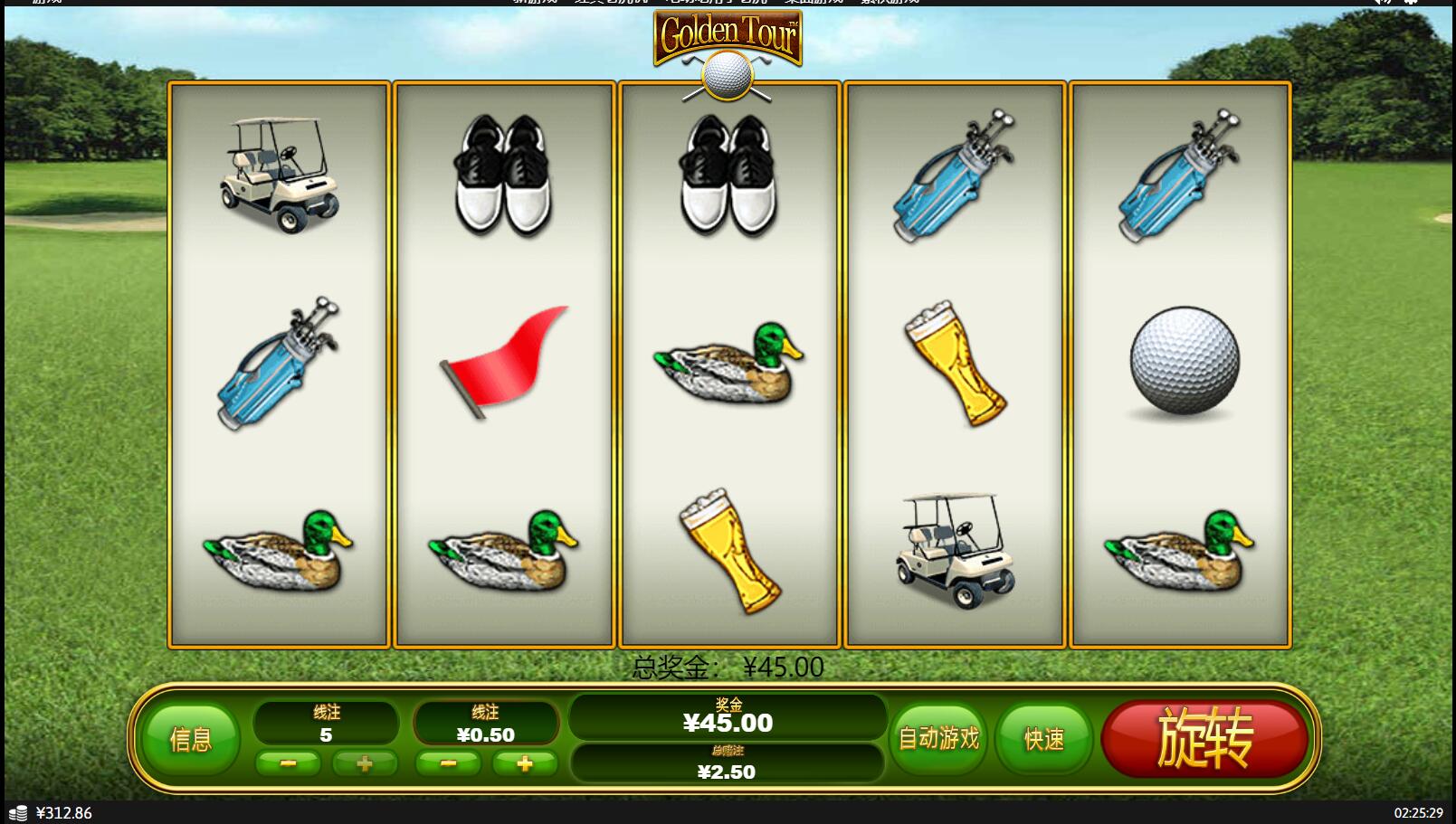The height and width of the screenshot is (824, 1456).
Task: Toggle the 快速 fast spin option
Action: (x=1043, y=739)
